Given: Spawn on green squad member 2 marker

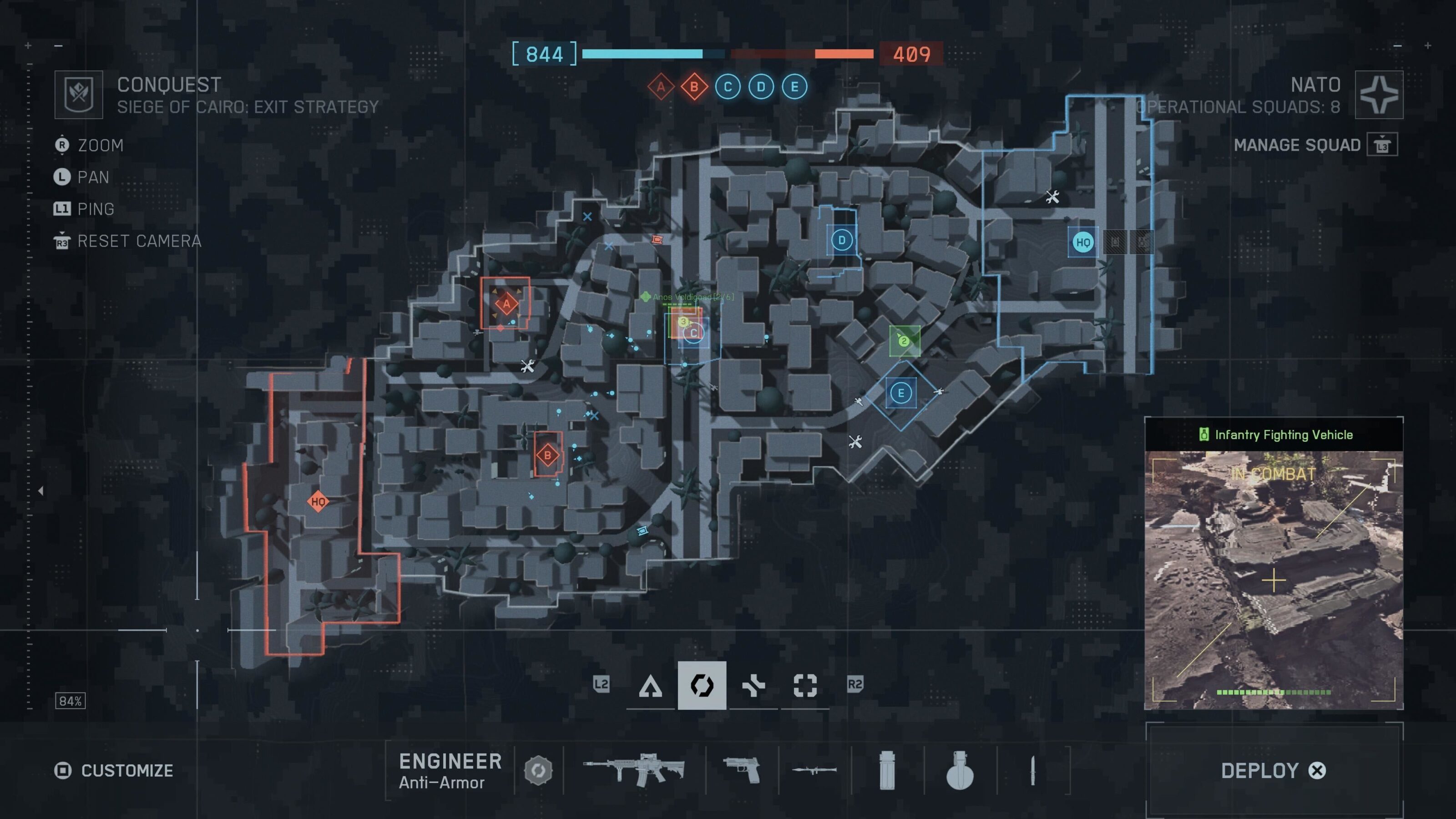Looking at the screenshot, I should (x=904, y=341).
